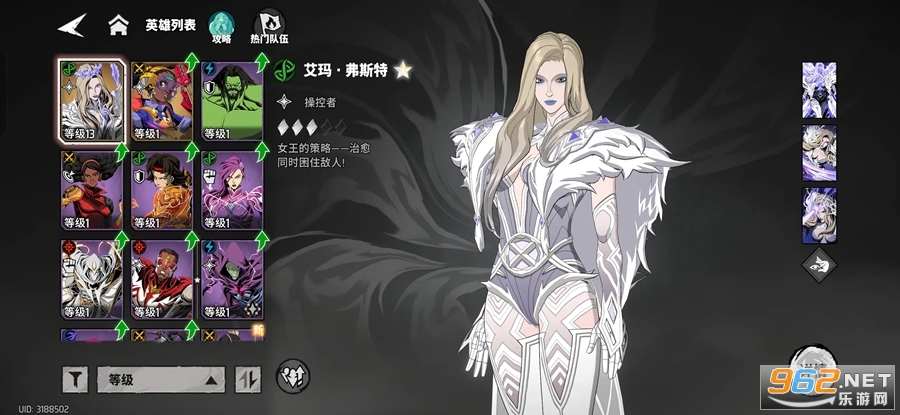Toggle the sort order arrows button
Screen dimensions: 900x415
(246, 379)
